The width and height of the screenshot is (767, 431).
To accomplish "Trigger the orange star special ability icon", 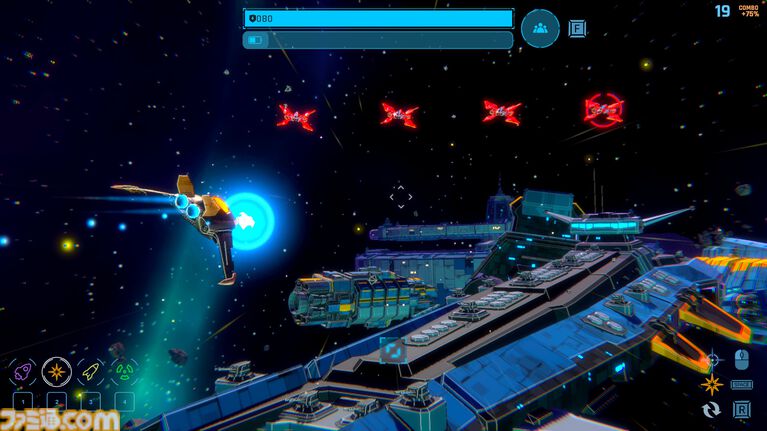I will 712,384.
